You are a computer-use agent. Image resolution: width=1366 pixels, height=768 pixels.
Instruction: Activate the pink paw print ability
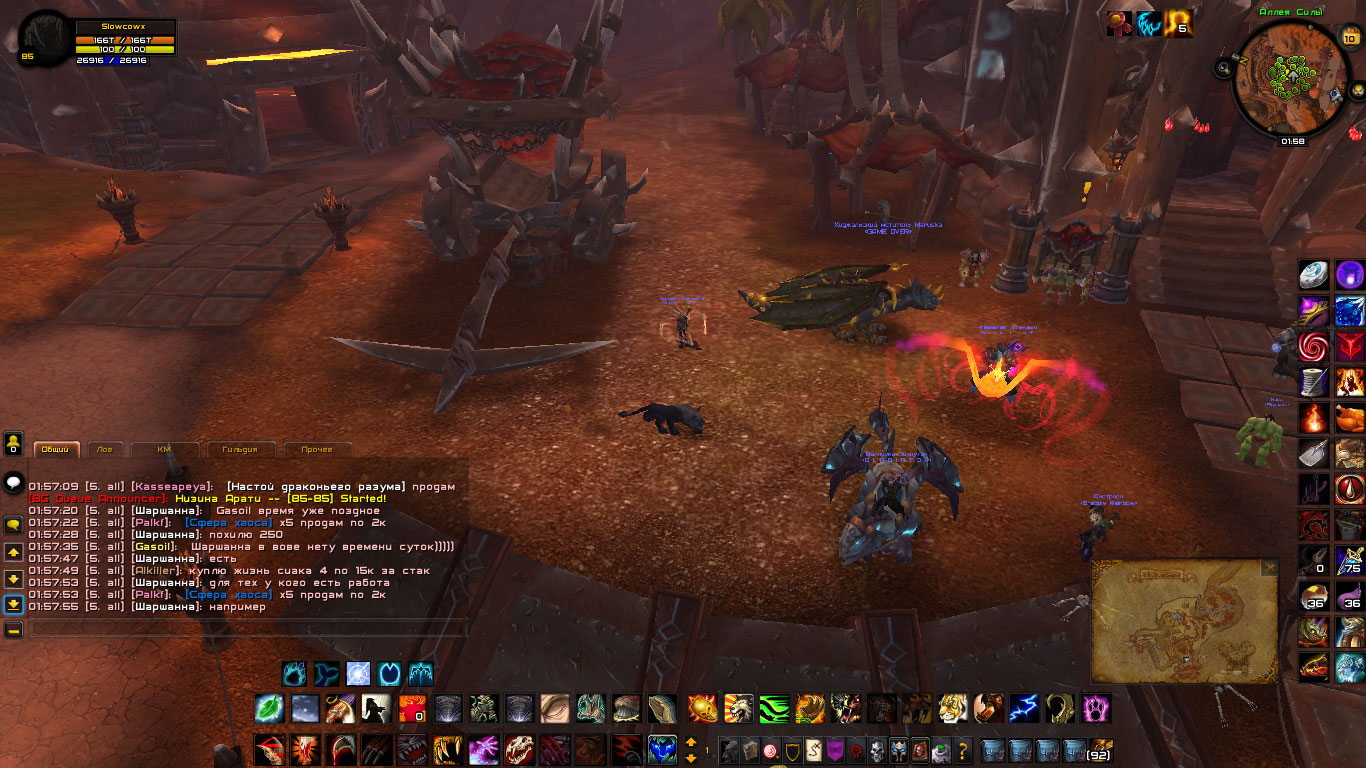1097,708
